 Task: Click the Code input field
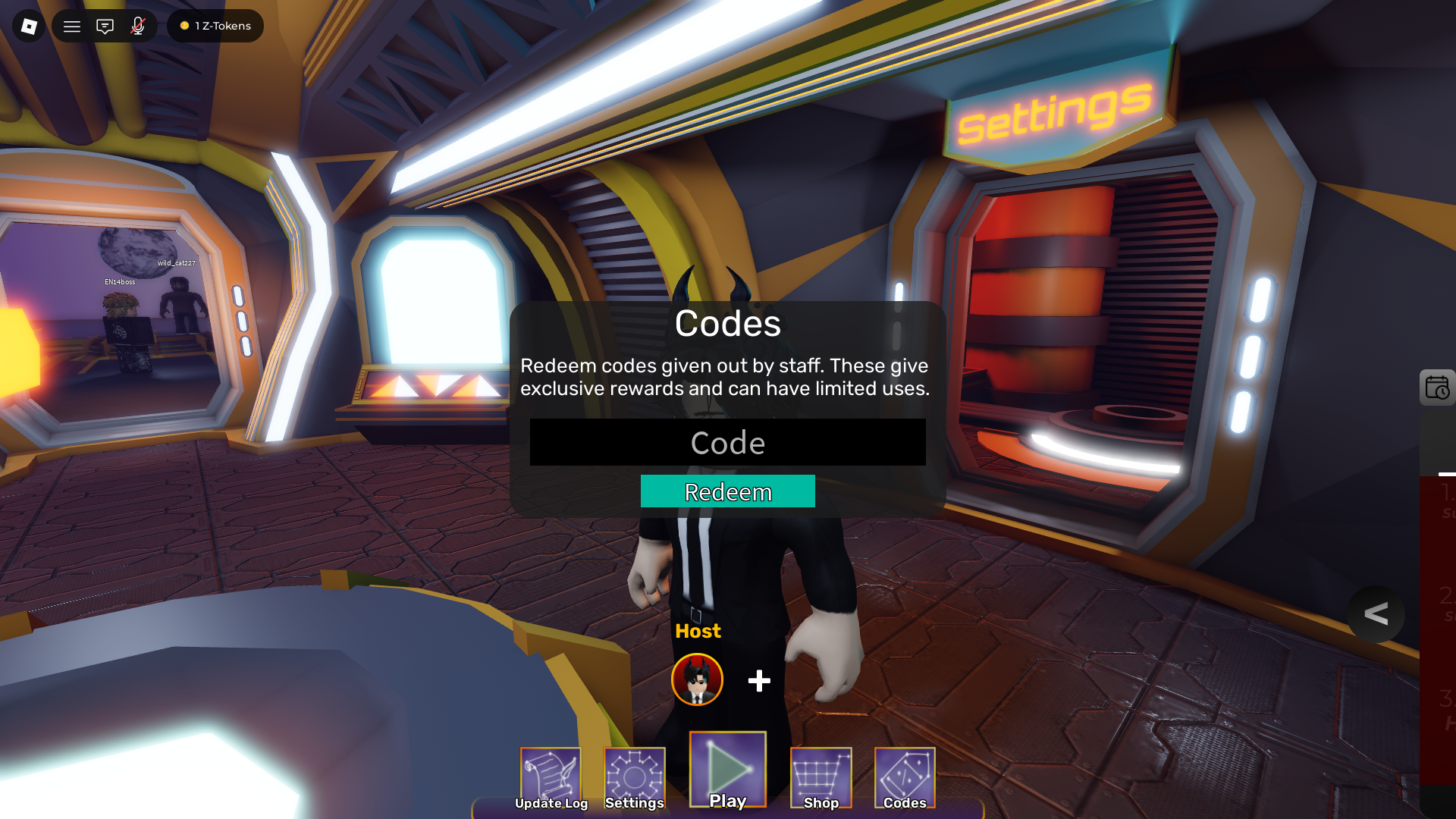coord(727,442)
